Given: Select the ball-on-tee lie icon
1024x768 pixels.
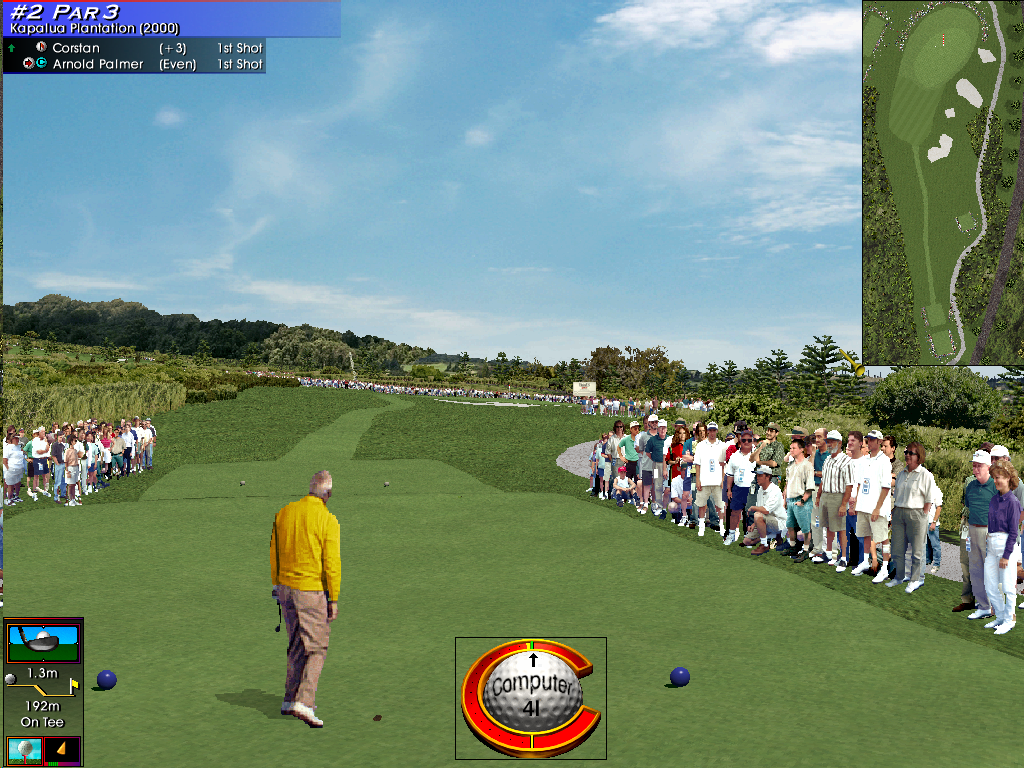Looking at the screenshot, I should point(23,750).
